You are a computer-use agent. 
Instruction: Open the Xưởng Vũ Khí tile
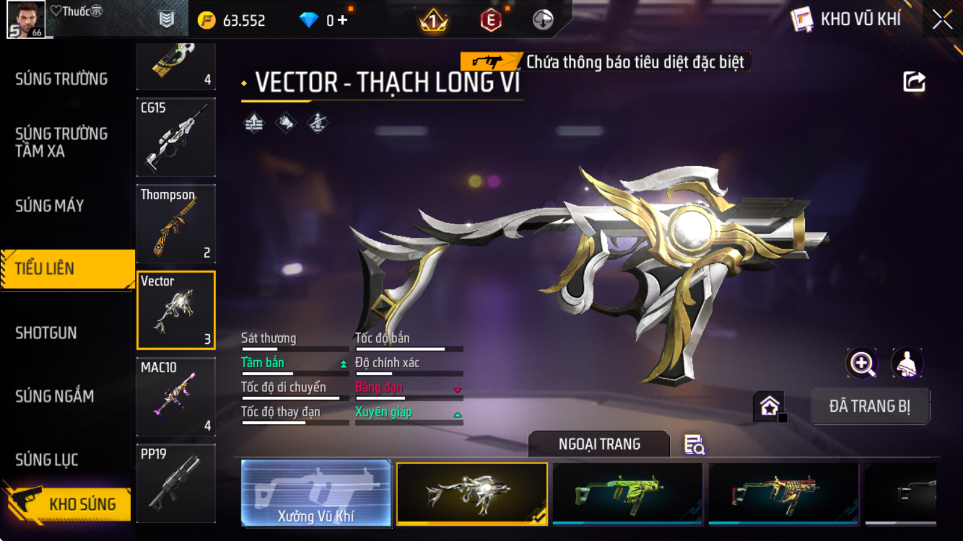316,494
